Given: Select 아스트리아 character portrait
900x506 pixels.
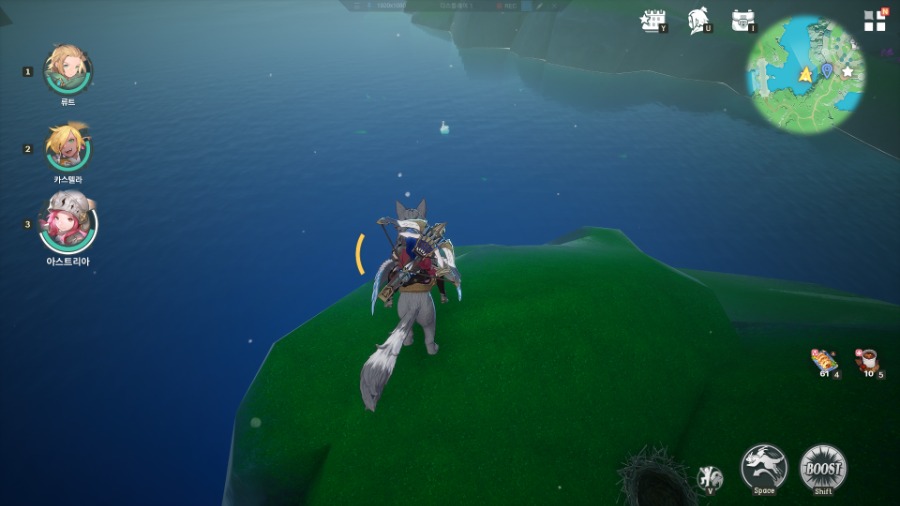Looking at the screenshot, I should [x=68, y=223].
